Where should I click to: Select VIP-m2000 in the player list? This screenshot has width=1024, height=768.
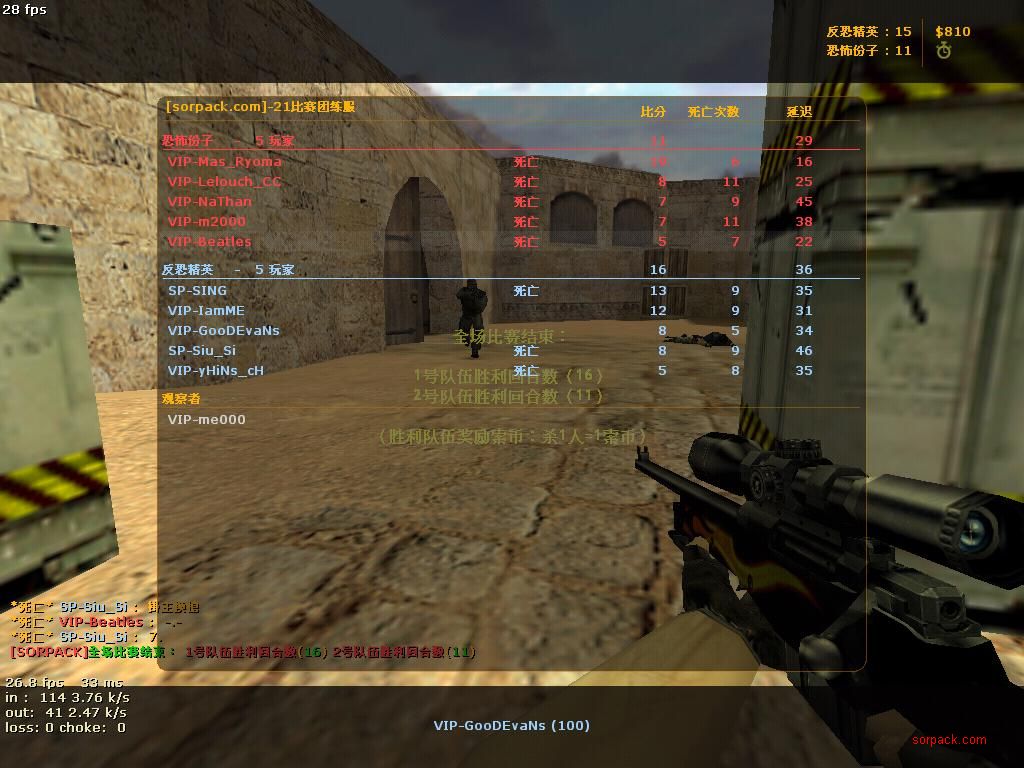[207, 222]
